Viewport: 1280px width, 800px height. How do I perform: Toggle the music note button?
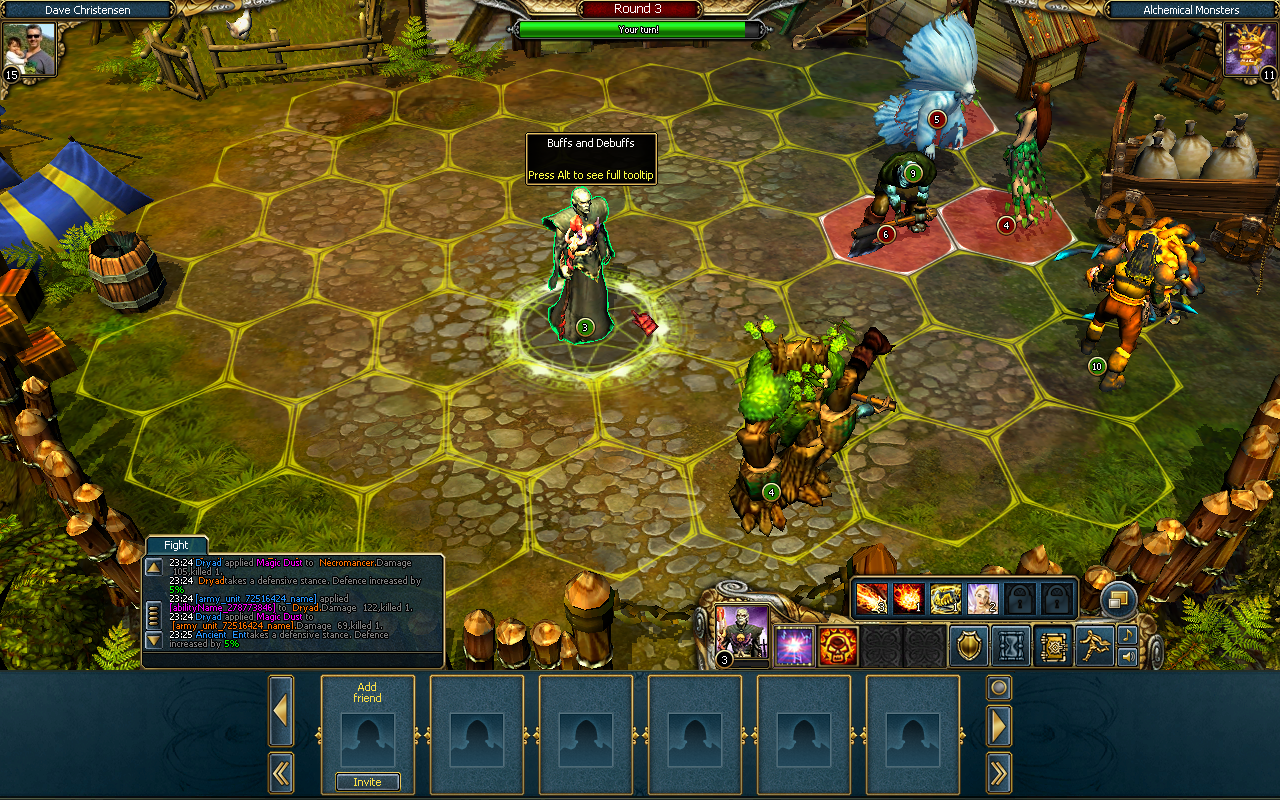[x=1127, y=635]
